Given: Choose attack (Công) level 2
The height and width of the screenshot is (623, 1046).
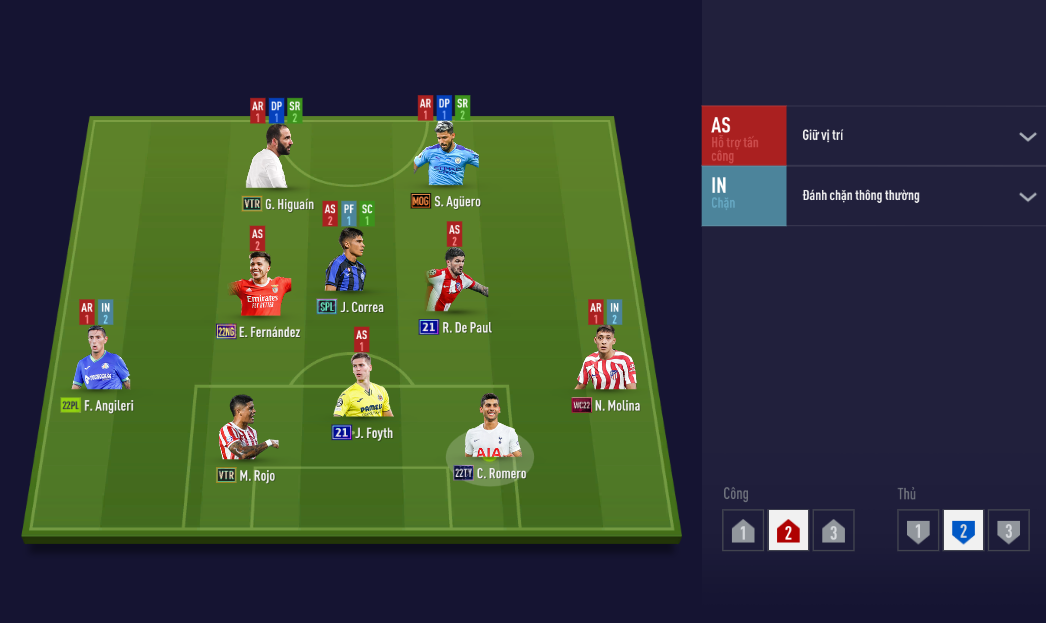Looking at the screenshot, I should click(x=788, y=531).
